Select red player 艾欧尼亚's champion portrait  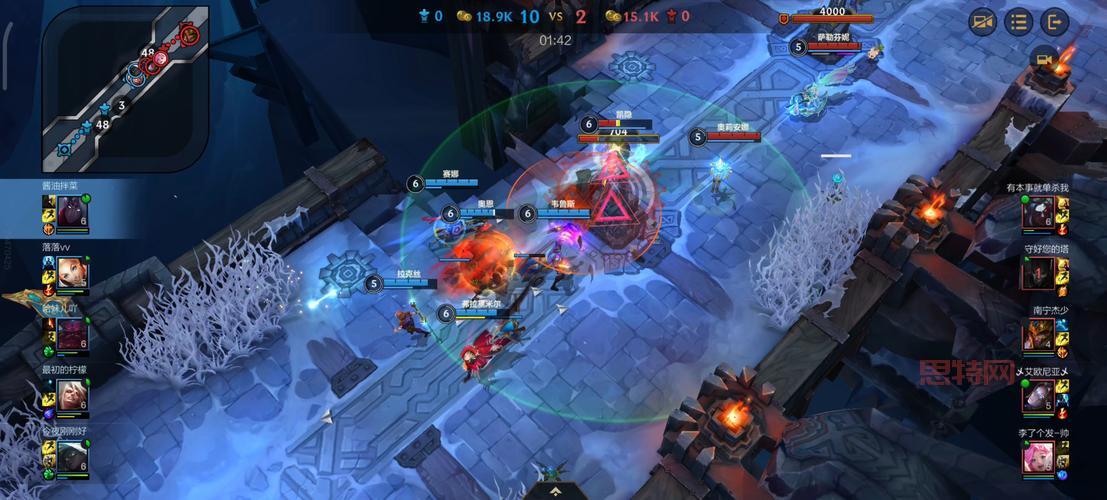pyautogui.click(x=1040, y=397)
